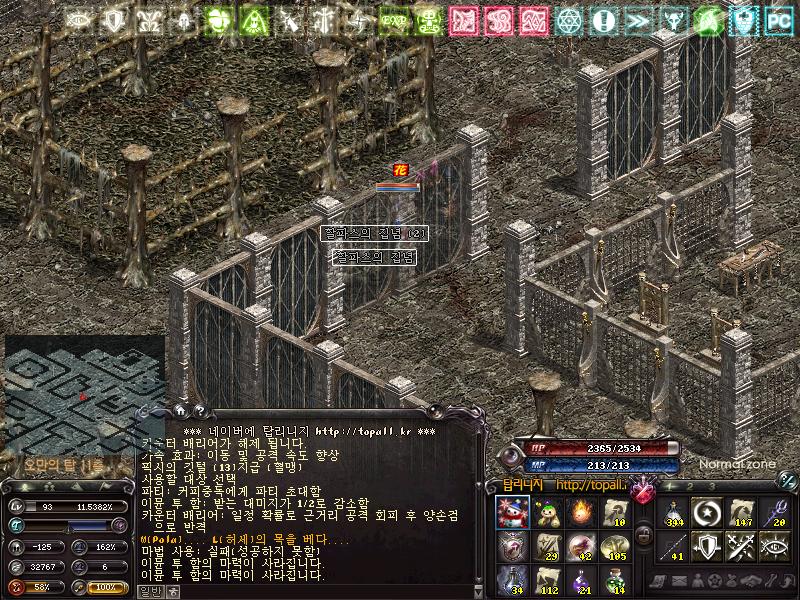The width and height of the screenshot is (800, 600).
Task: Activate the crossed swords skill
Action: tap(742, 545)
